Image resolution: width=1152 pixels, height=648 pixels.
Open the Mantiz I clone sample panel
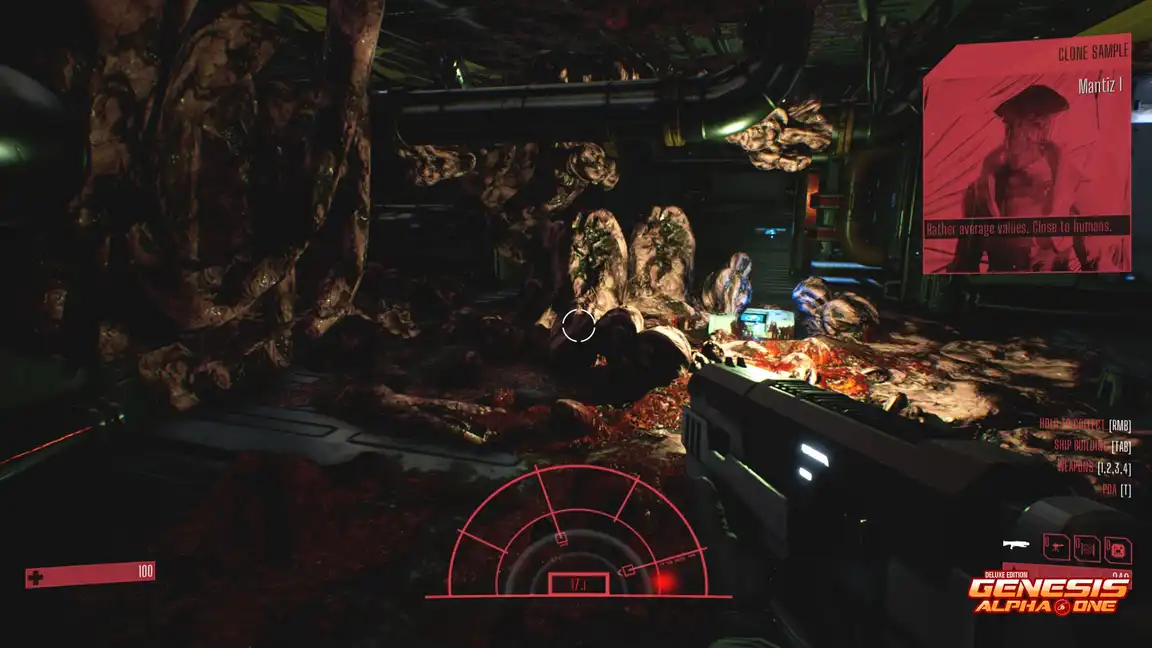coord(1027,158)
